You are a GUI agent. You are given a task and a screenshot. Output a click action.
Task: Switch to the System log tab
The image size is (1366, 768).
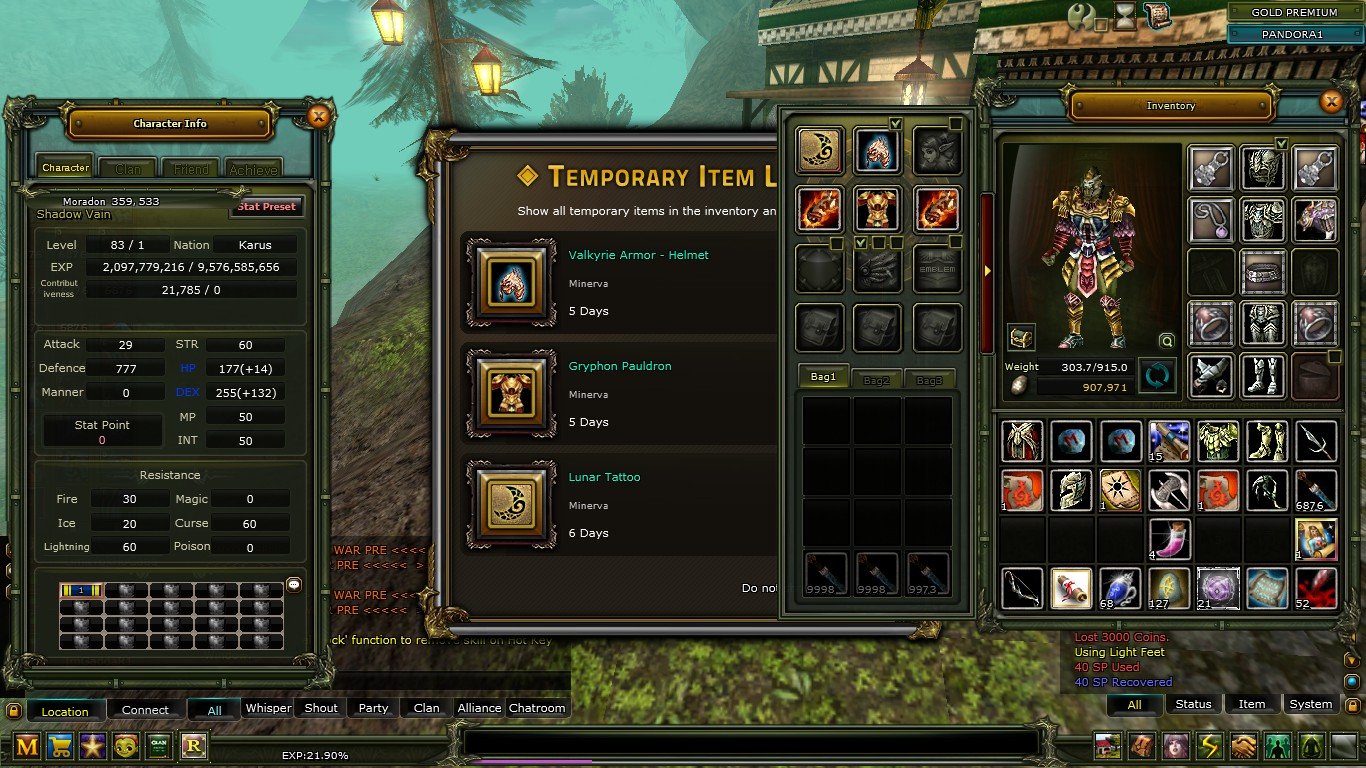coord(1310,704)
